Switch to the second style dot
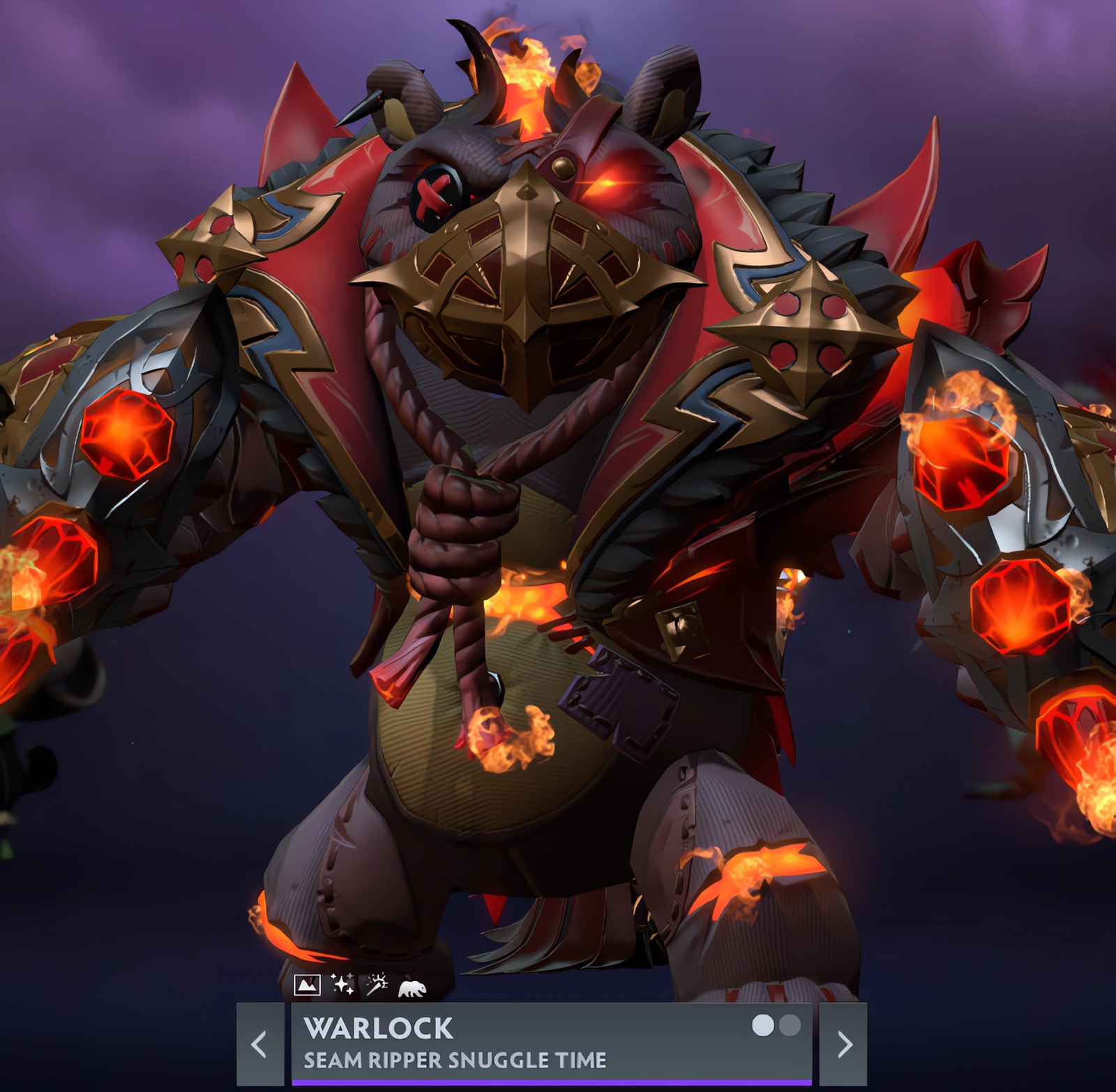The width and height of the screenshot is (1116, 1092). 790,1025
